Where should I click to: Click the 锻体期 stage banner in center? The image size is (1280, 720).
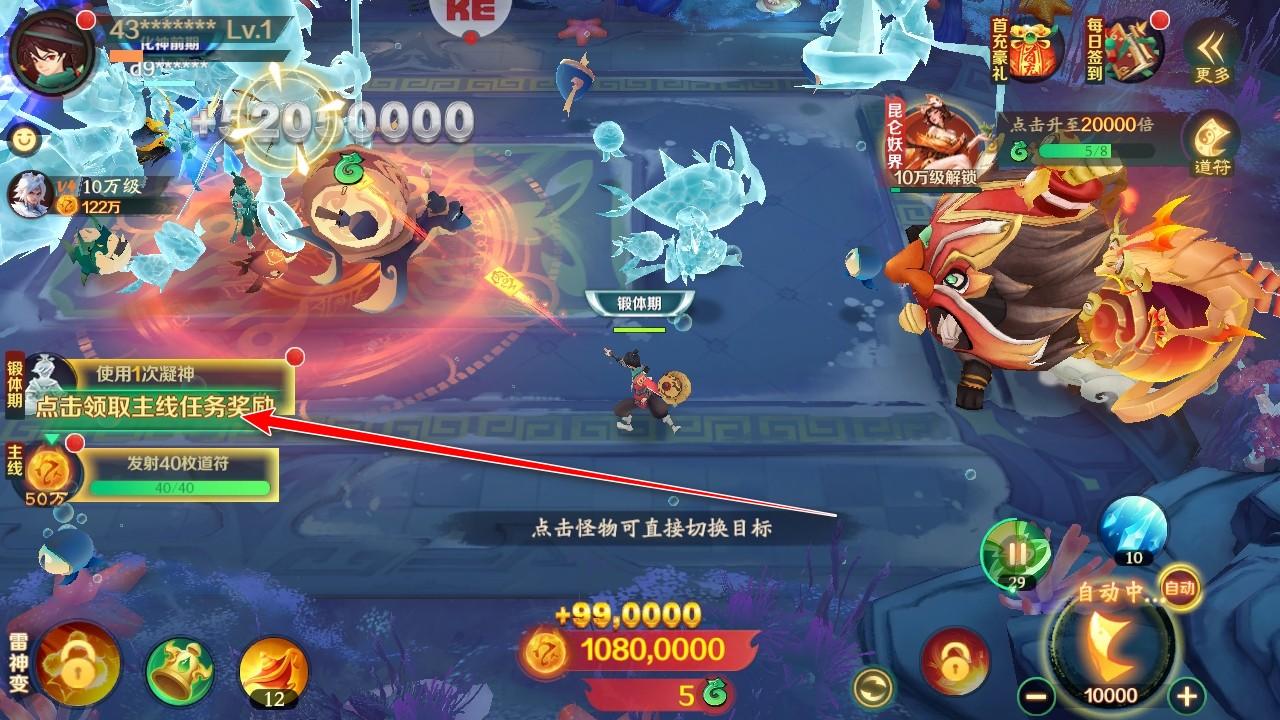(x=639, y=299)
